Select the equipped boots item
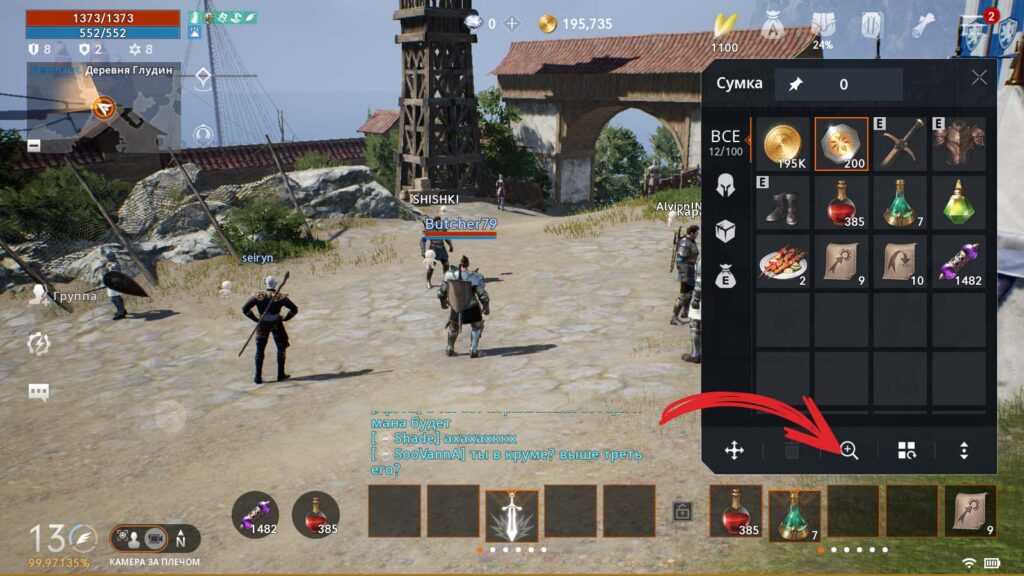1024x576 pixels. tap(782, 203)
